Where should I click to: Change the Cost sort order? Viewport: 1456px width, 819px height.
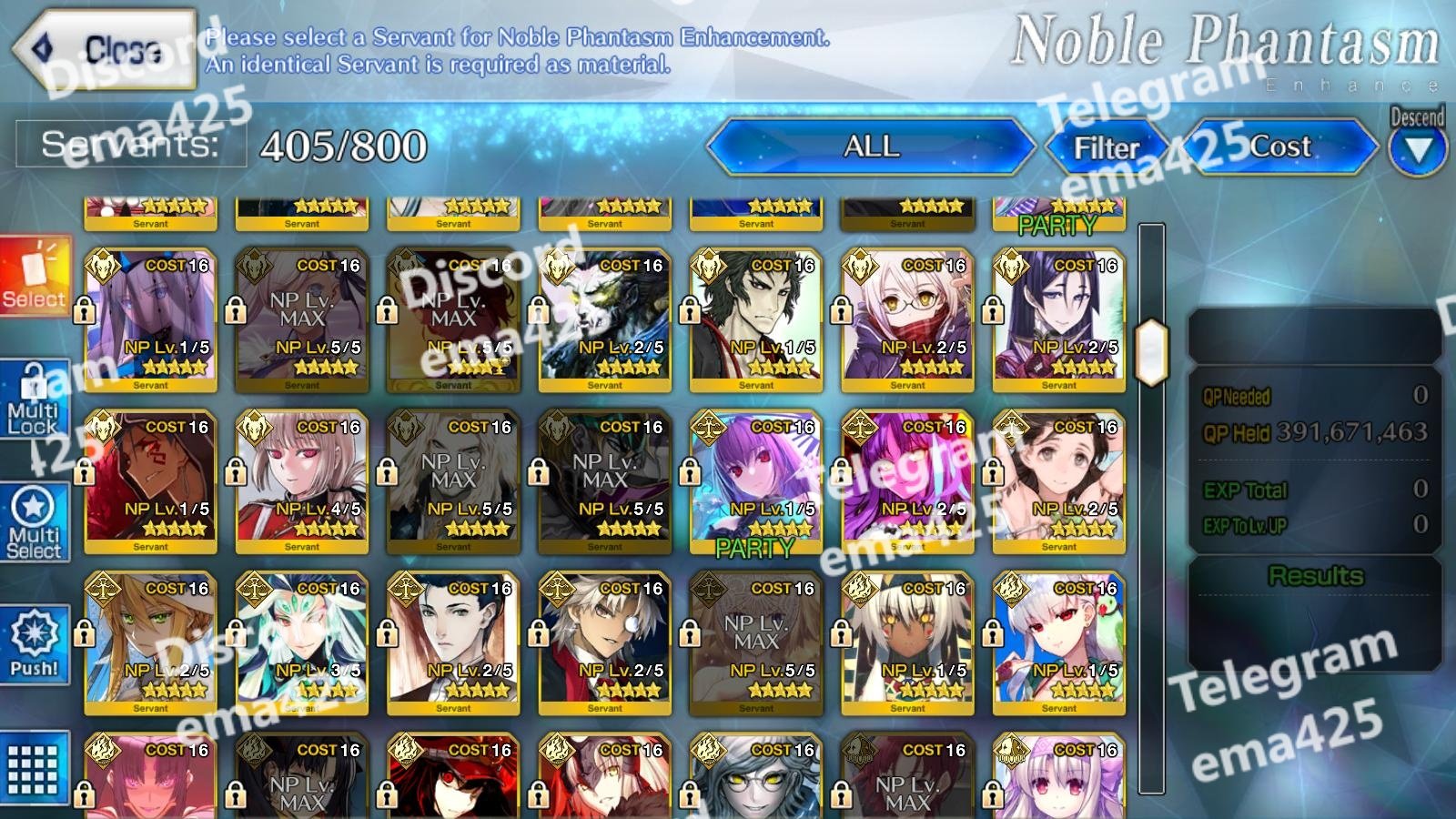point(1279,147)
